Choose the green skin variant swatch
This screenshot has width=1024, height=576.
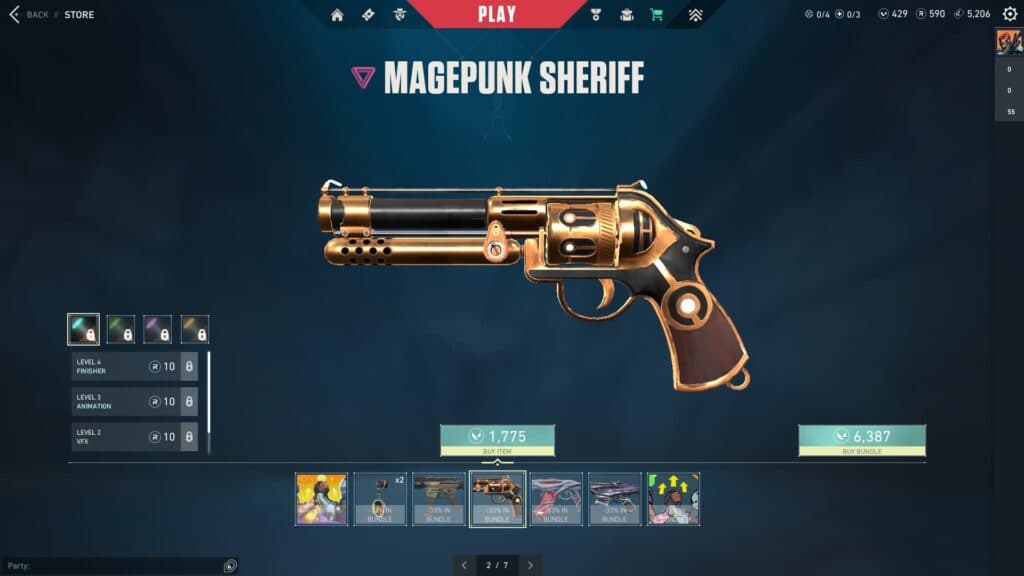tap(121, 329)
